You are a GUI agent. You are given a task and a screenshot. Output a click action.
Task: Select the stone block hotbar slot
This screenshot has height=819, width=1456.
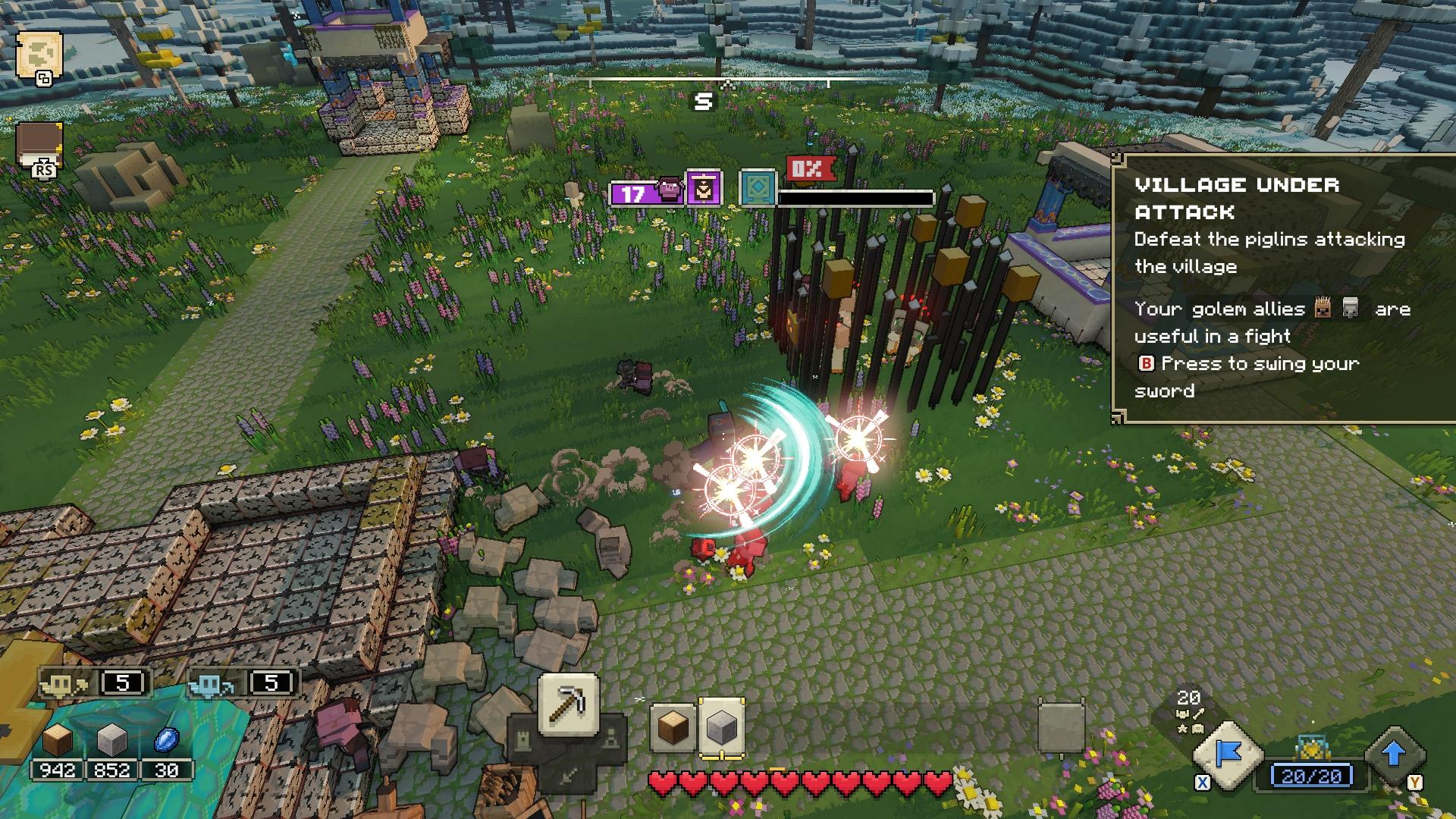(721, 728)
